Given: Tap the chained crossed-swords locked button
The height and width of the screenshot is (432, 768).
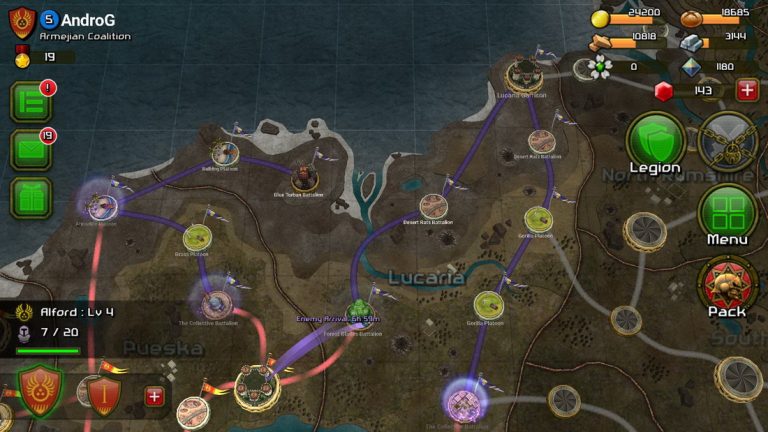Looking at the screenshot, I should (x=727, y=142).
